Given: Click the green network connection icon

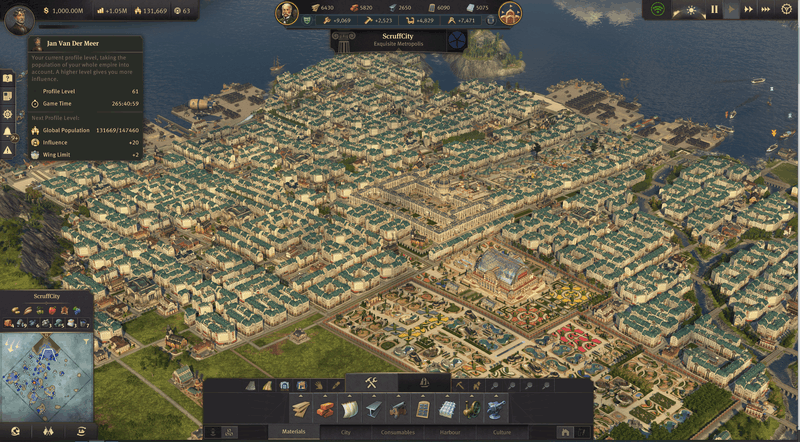Looking at the screenshot, I should [657, 10].
